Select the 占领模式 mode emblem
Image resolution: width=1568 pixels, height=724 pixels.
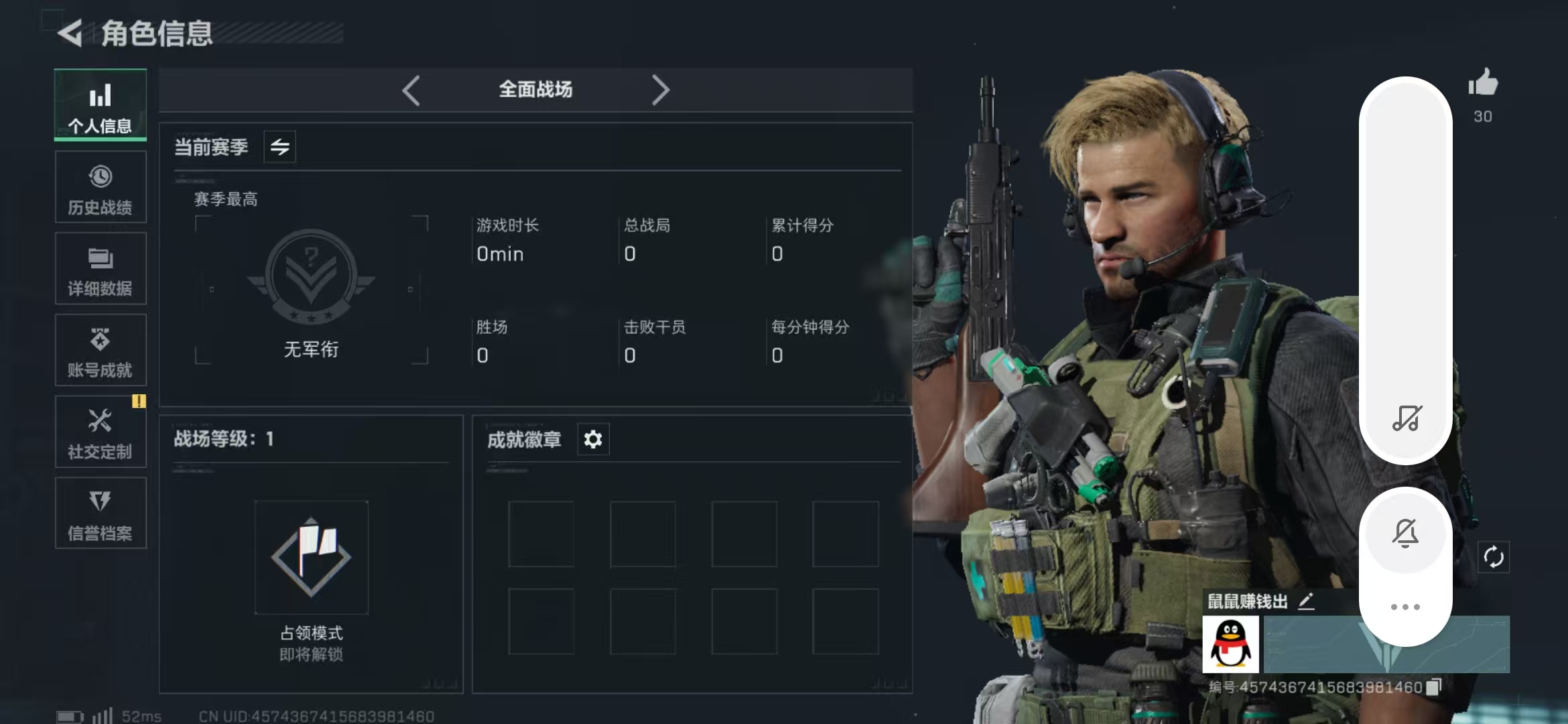[x=312, y=558]
